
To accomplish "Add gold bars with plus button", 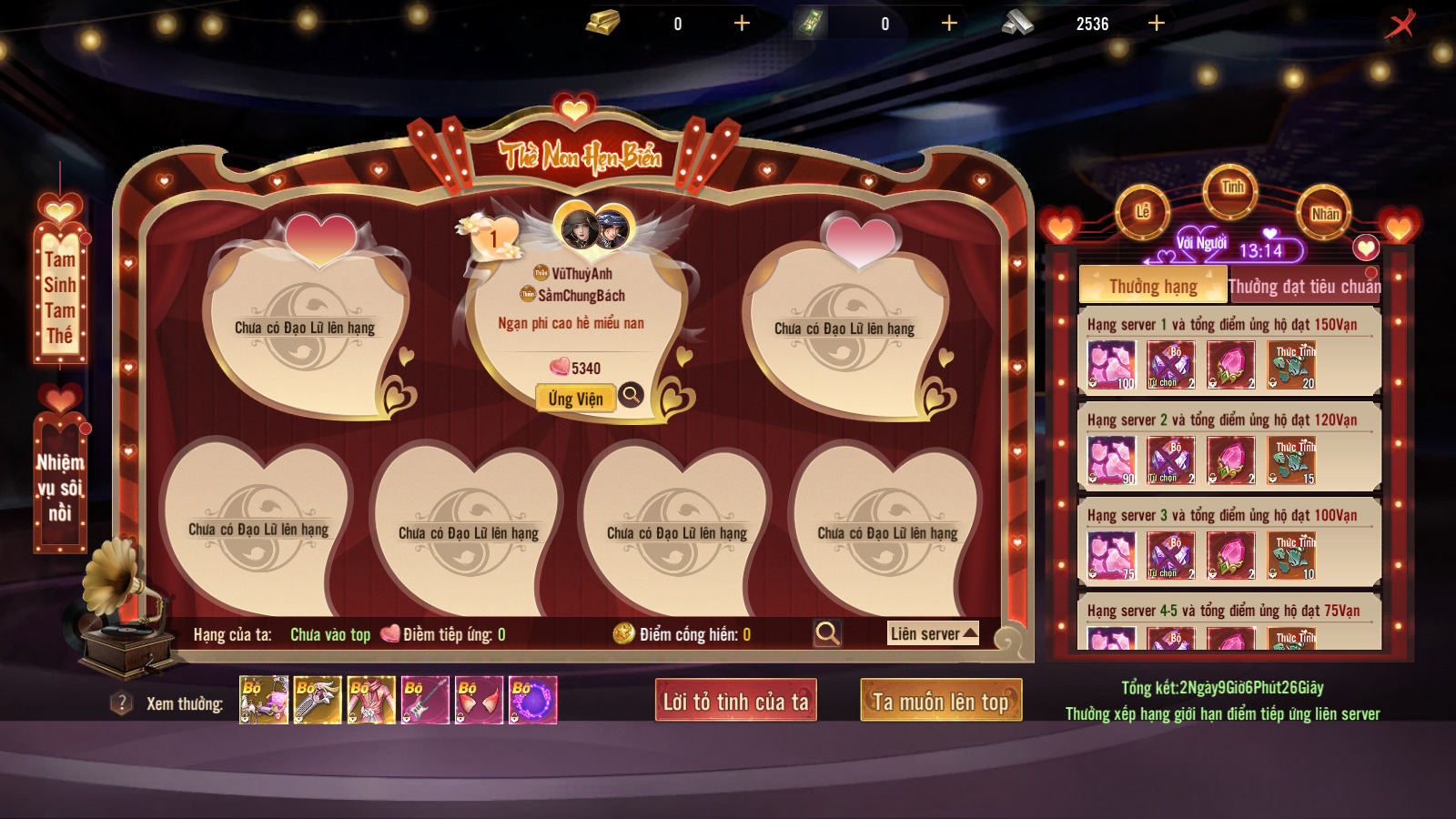I will pos(742,24).
